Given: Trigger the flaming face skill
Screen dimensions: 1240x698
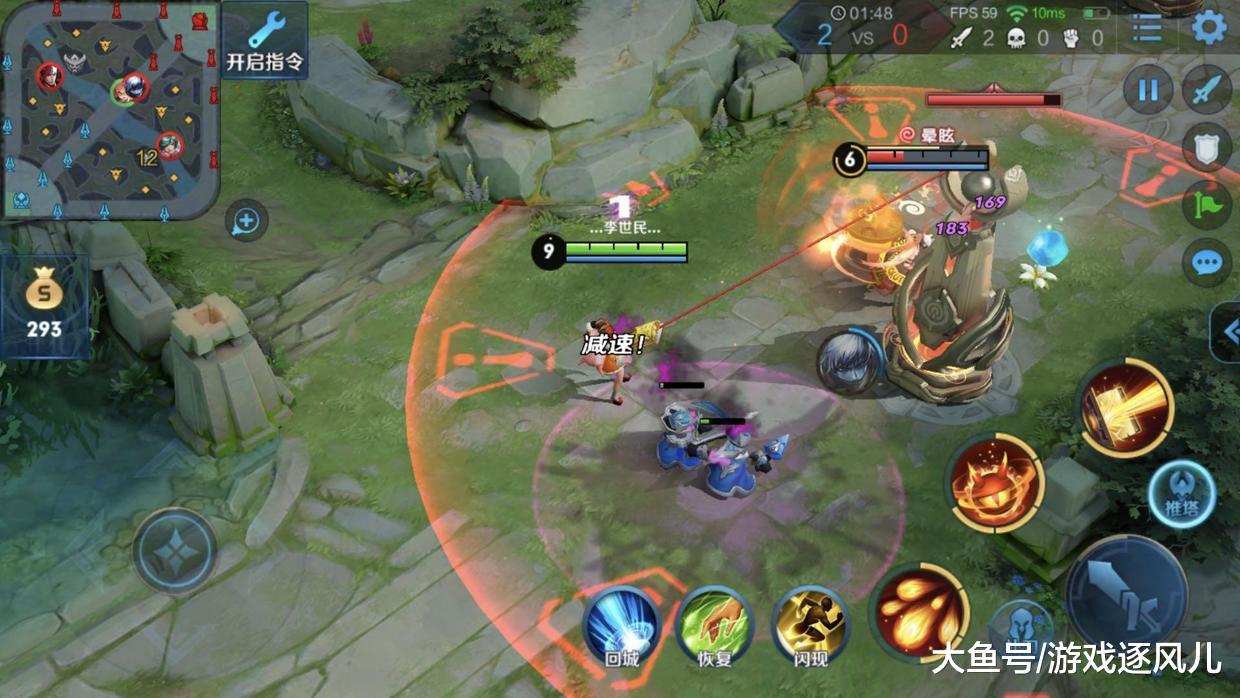Looking at the screenshot, I should click(994, 484).
